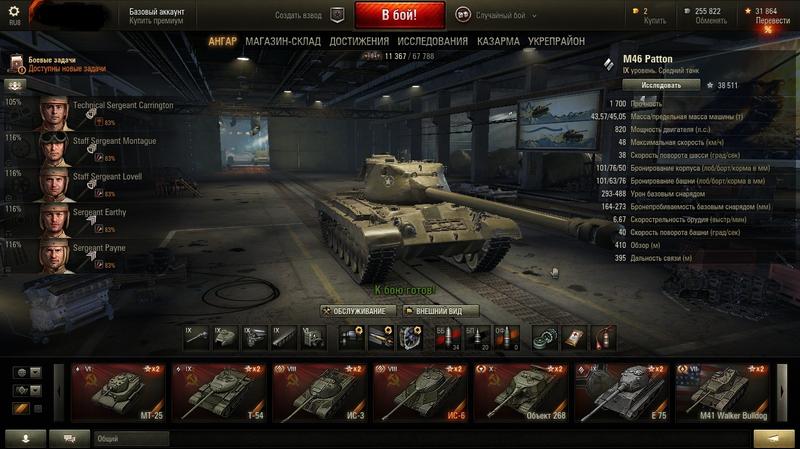The width and height of the screenshot is (800, 449).
Task: Select the Объект 268 tank card
Action: (521, 391)
